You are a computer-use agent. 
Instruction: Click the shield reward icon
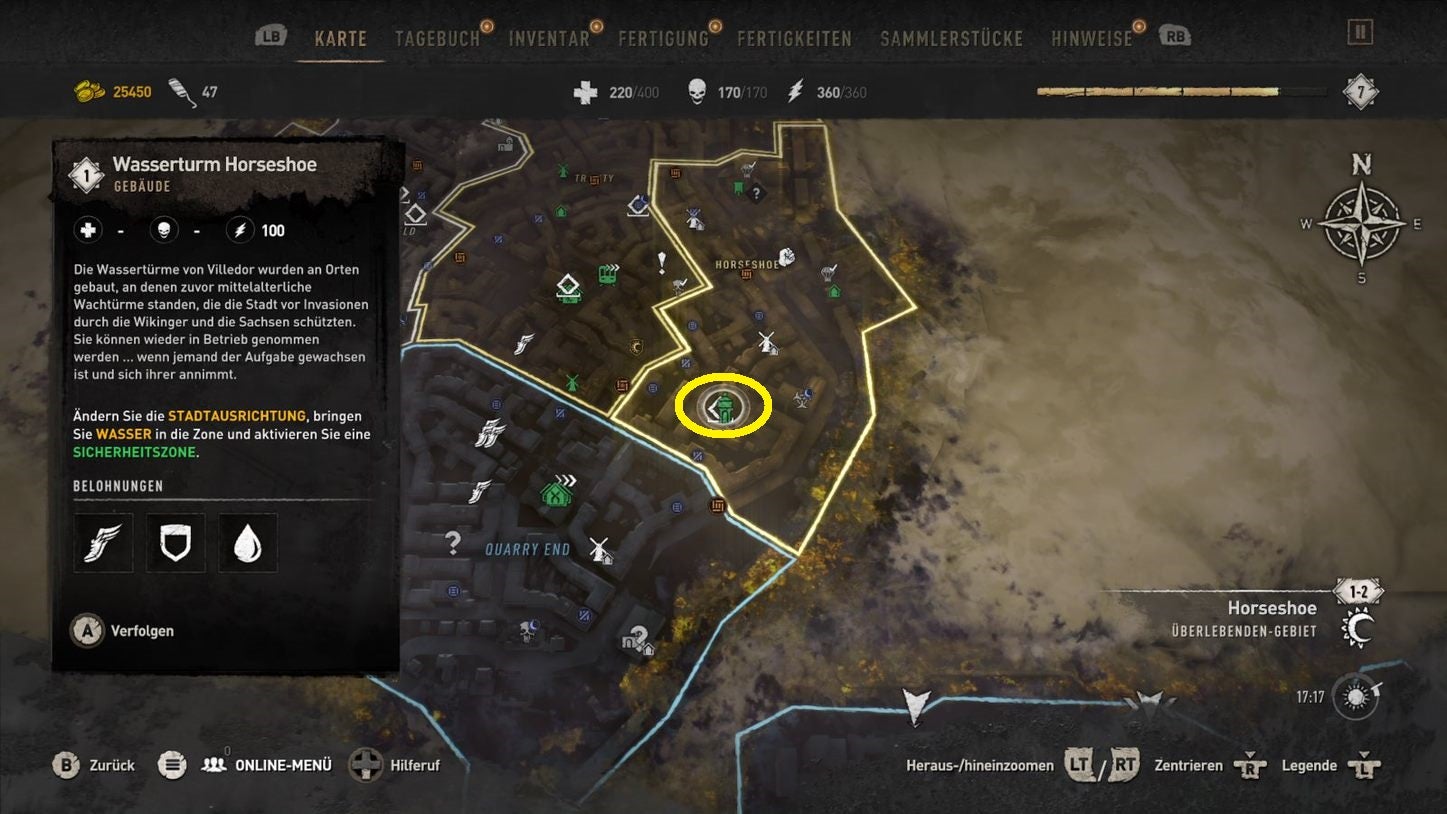click(175, 543)
